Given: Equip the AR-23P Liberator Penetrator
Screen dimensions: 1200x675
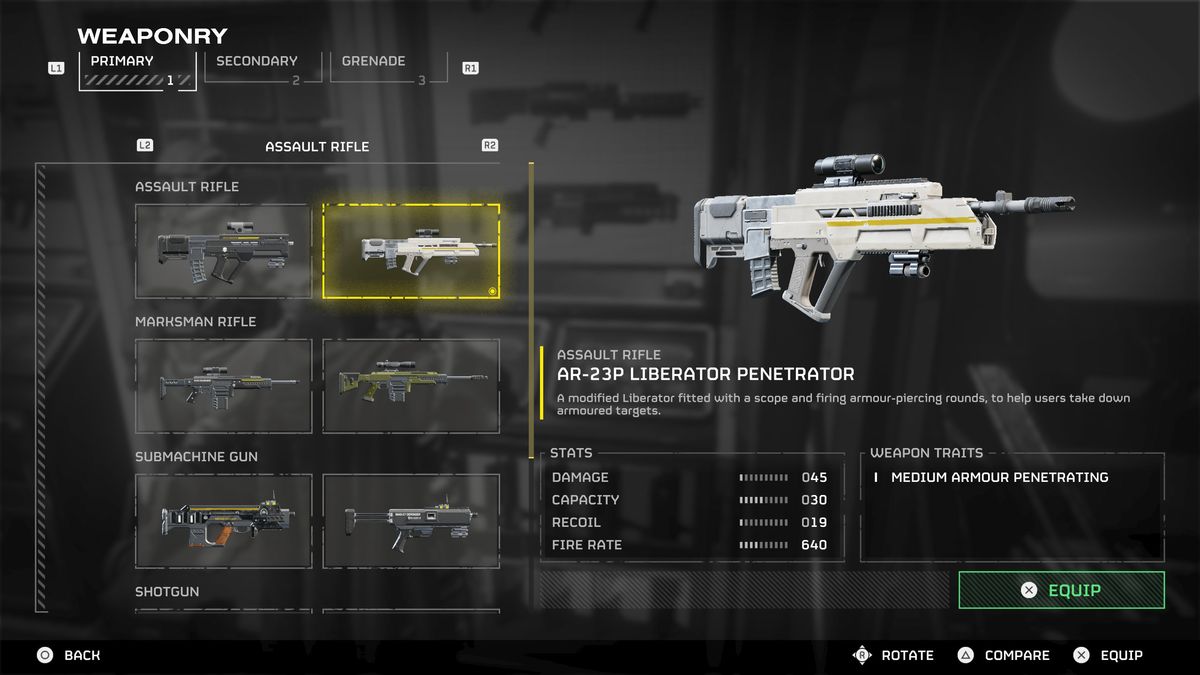Looking at the screenshot, I should (1061, 590).
